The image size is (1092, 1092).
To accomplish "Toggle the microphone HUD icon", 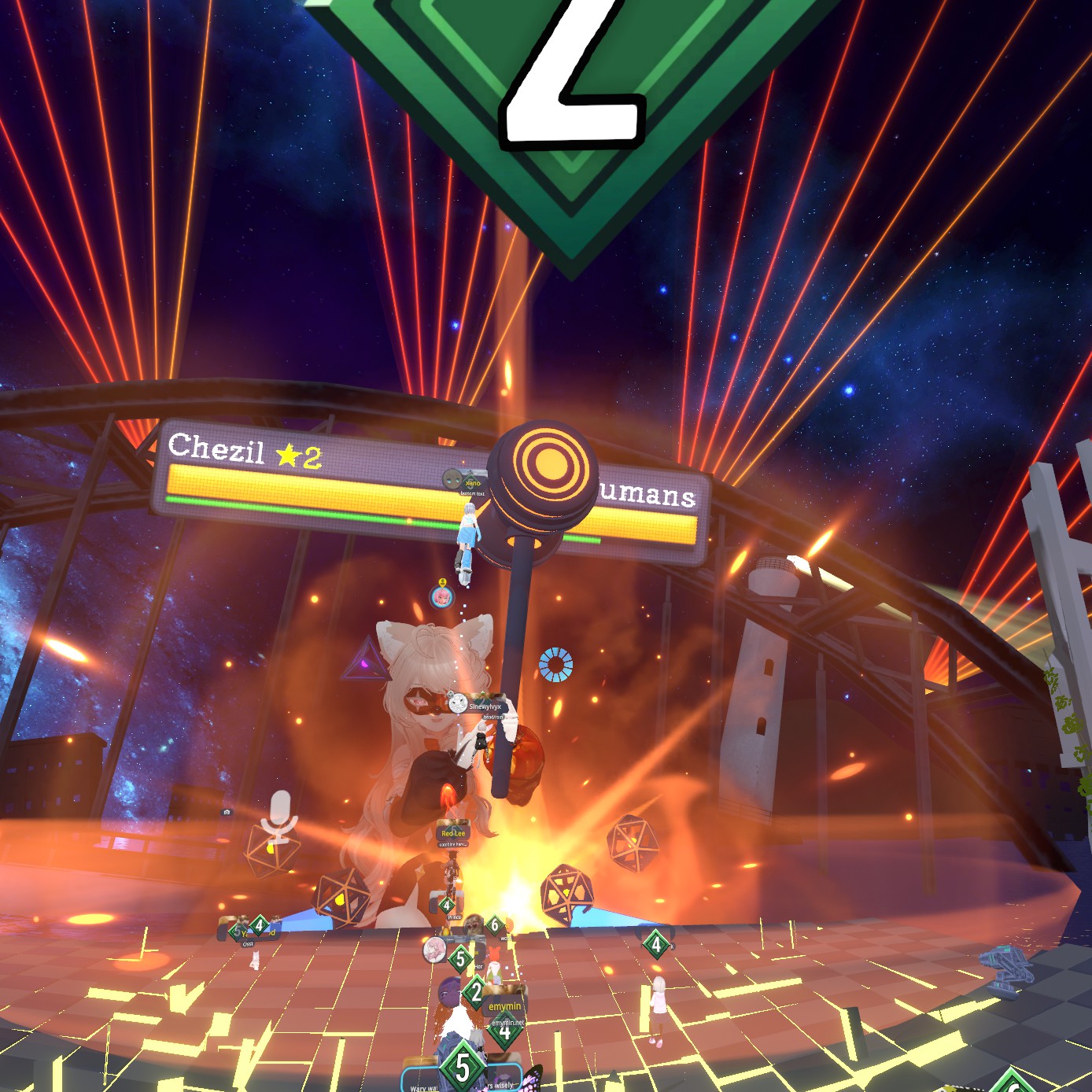I will tap(280, 815).
